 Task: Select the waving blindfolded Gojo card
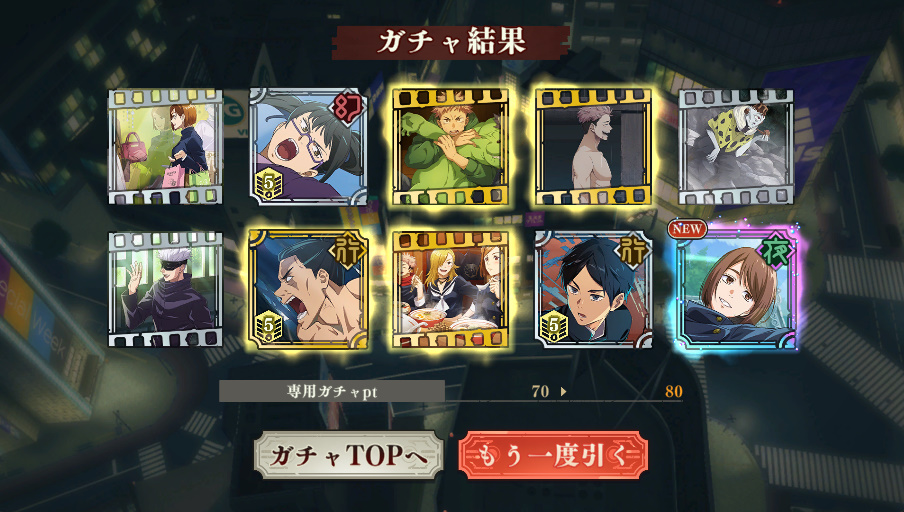click(166, 289)
